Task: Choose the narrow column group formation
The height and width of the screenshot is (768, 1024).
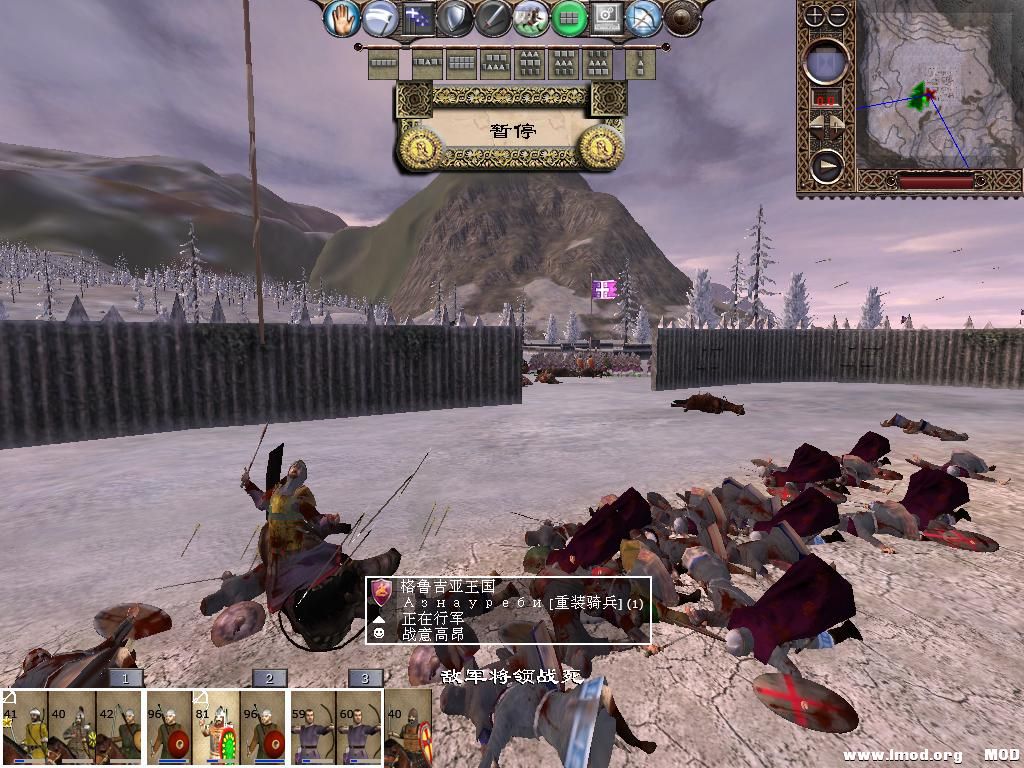Action: point(639,64)
